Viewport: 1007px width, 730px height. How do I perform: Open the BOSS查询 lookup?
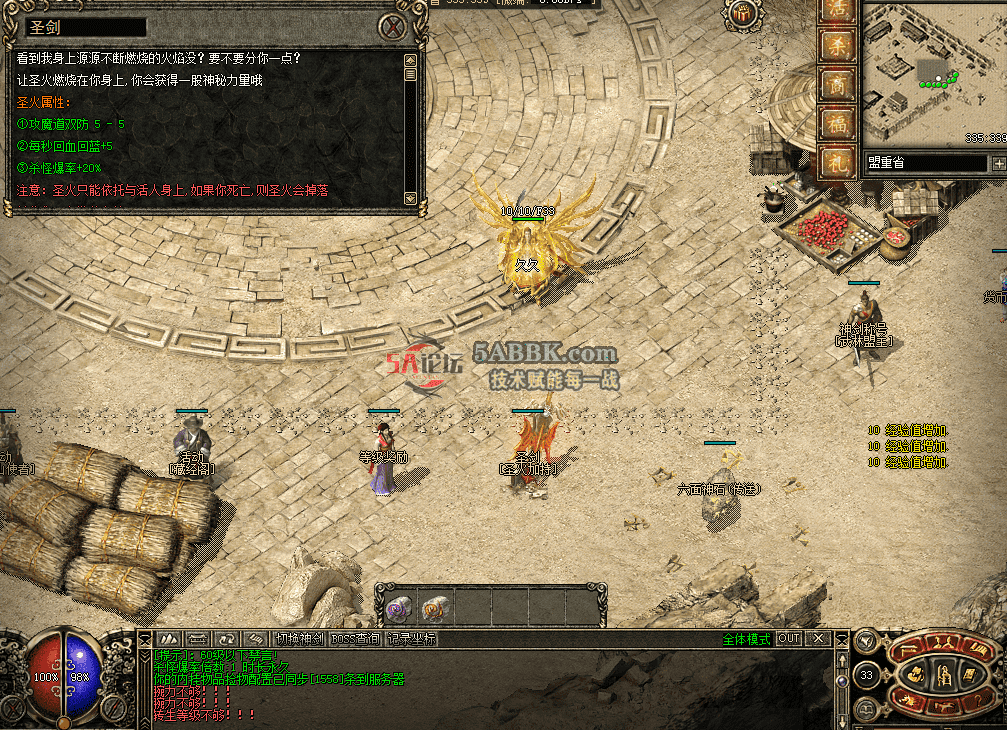click(x=355, y=639)
